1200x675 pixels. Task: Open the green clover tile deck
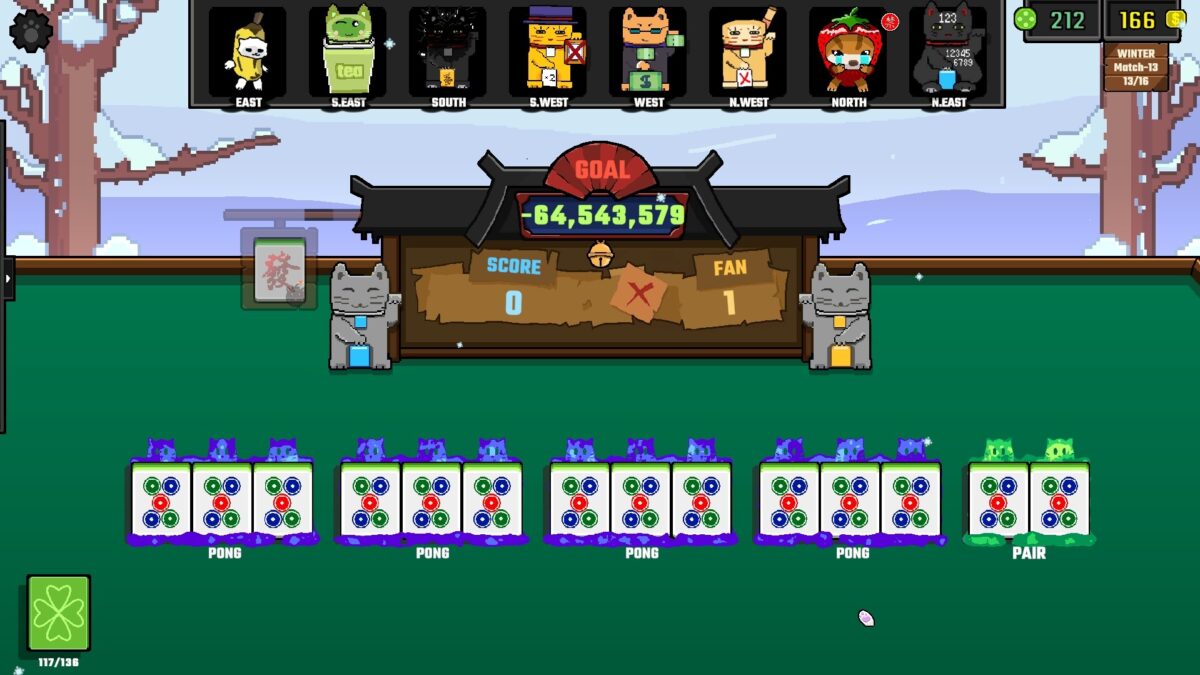(59, 613)
